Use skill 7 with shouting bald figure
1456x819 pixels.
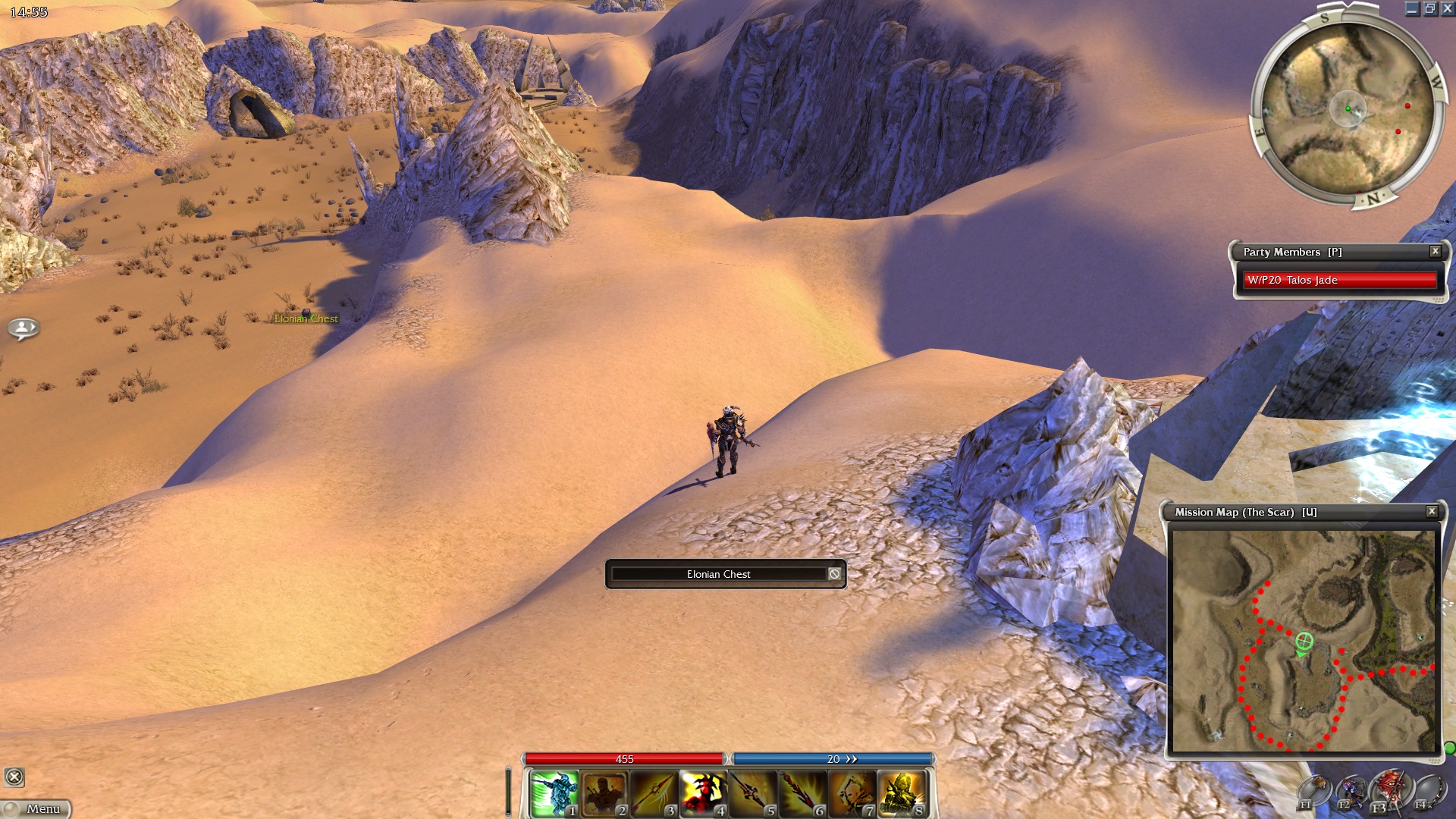click(x=852, y=793)
